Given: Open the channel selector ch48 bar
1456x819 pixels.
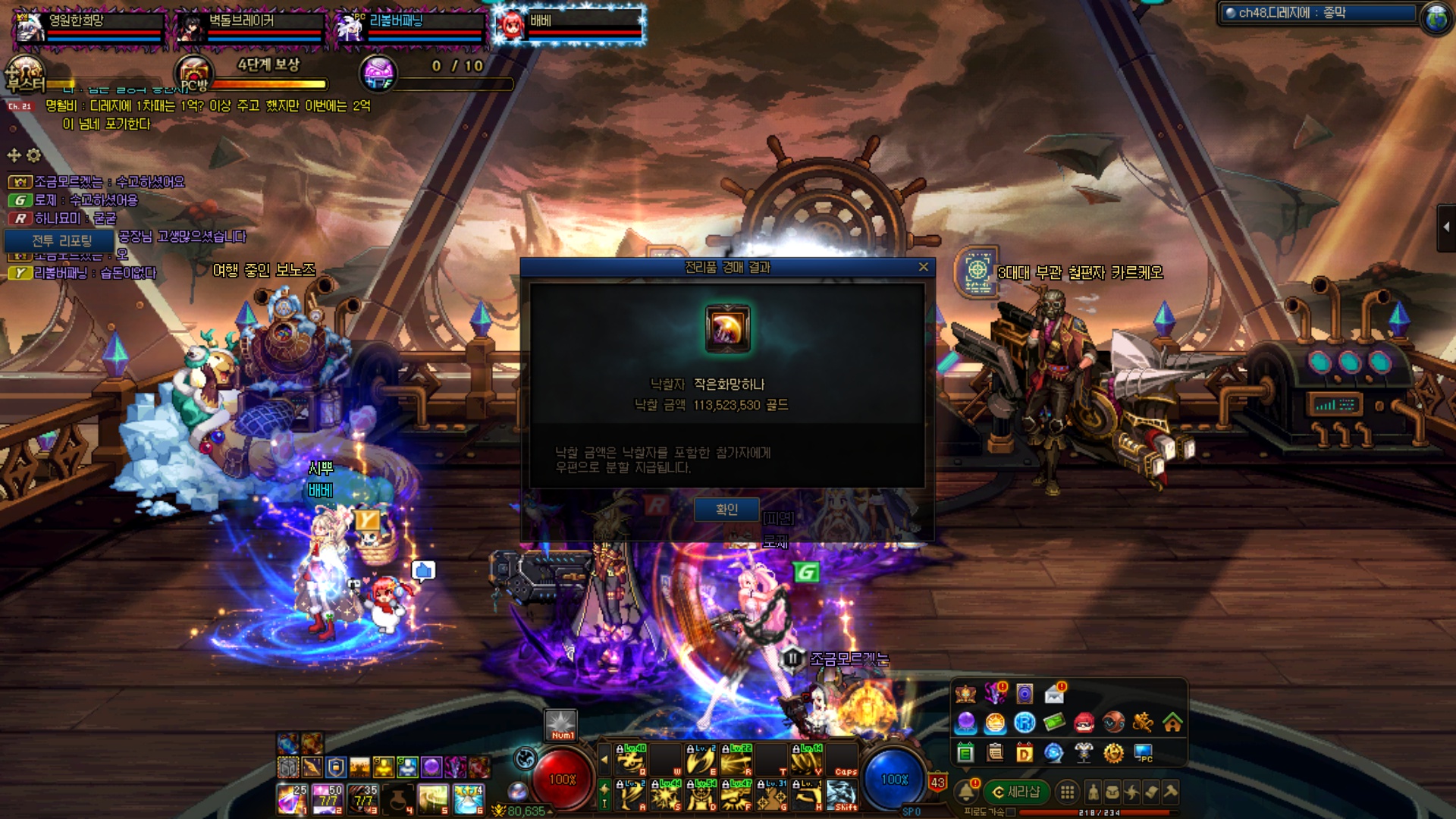Looking at the screenshot, I should click(x=1318, y=13).
